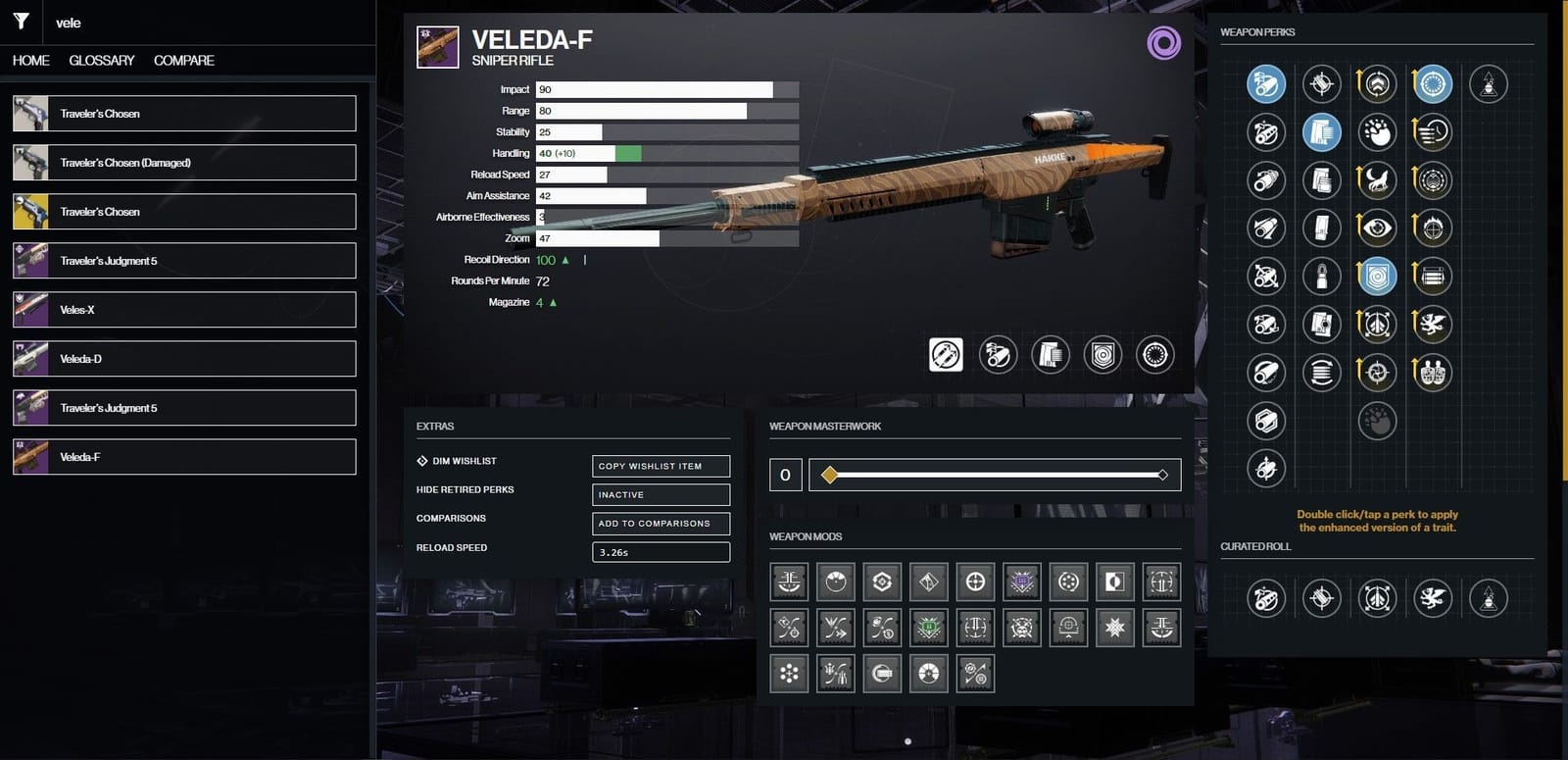The image size is (1568, 760).
Task: Click the search filter funnel icon
Action: 20,22
